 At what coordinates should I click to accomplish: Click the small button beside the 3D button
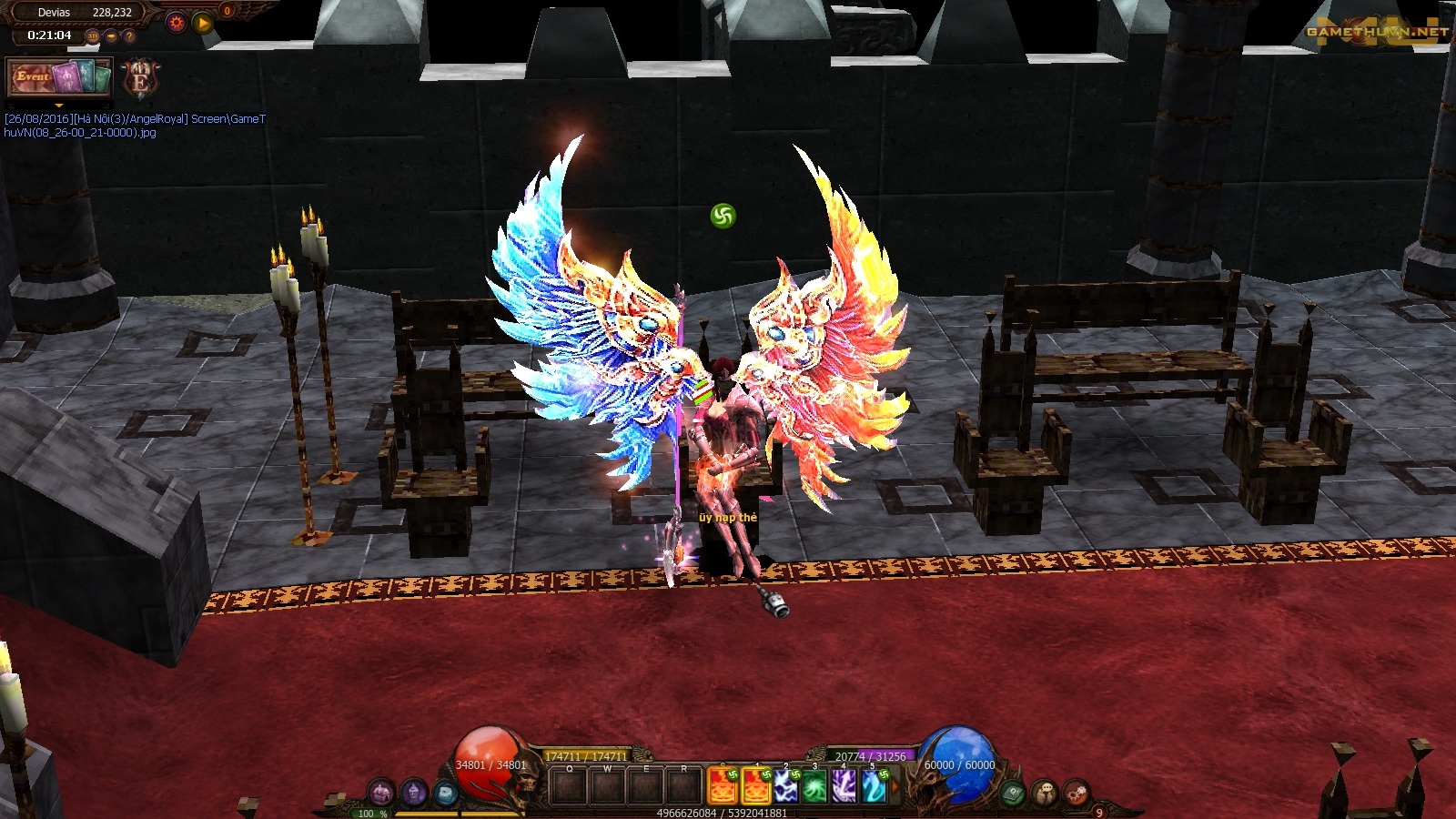(x=111, y=36)
